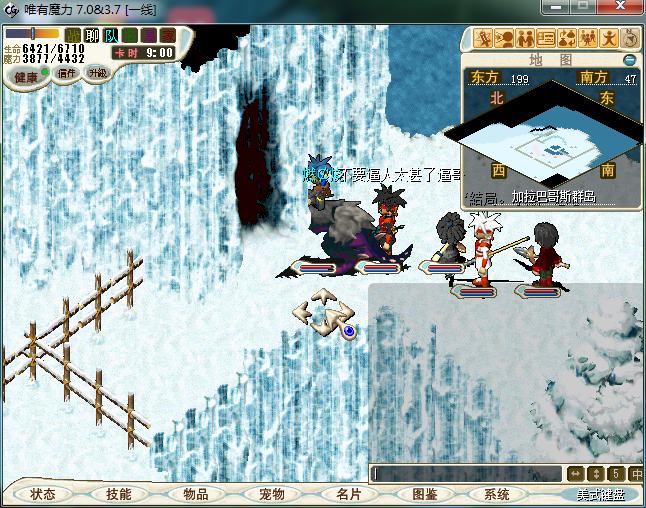Open the 物品 items menu
This screenshot has width=646, height=508.
(196, 494)
